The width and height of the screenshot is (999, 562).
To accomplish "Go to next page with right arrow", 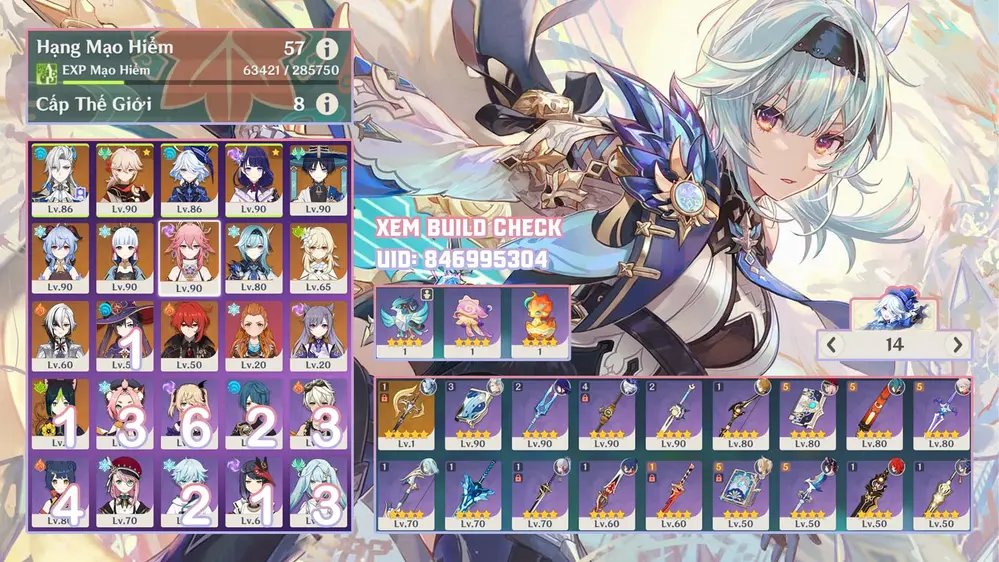I will click(958, 345).
